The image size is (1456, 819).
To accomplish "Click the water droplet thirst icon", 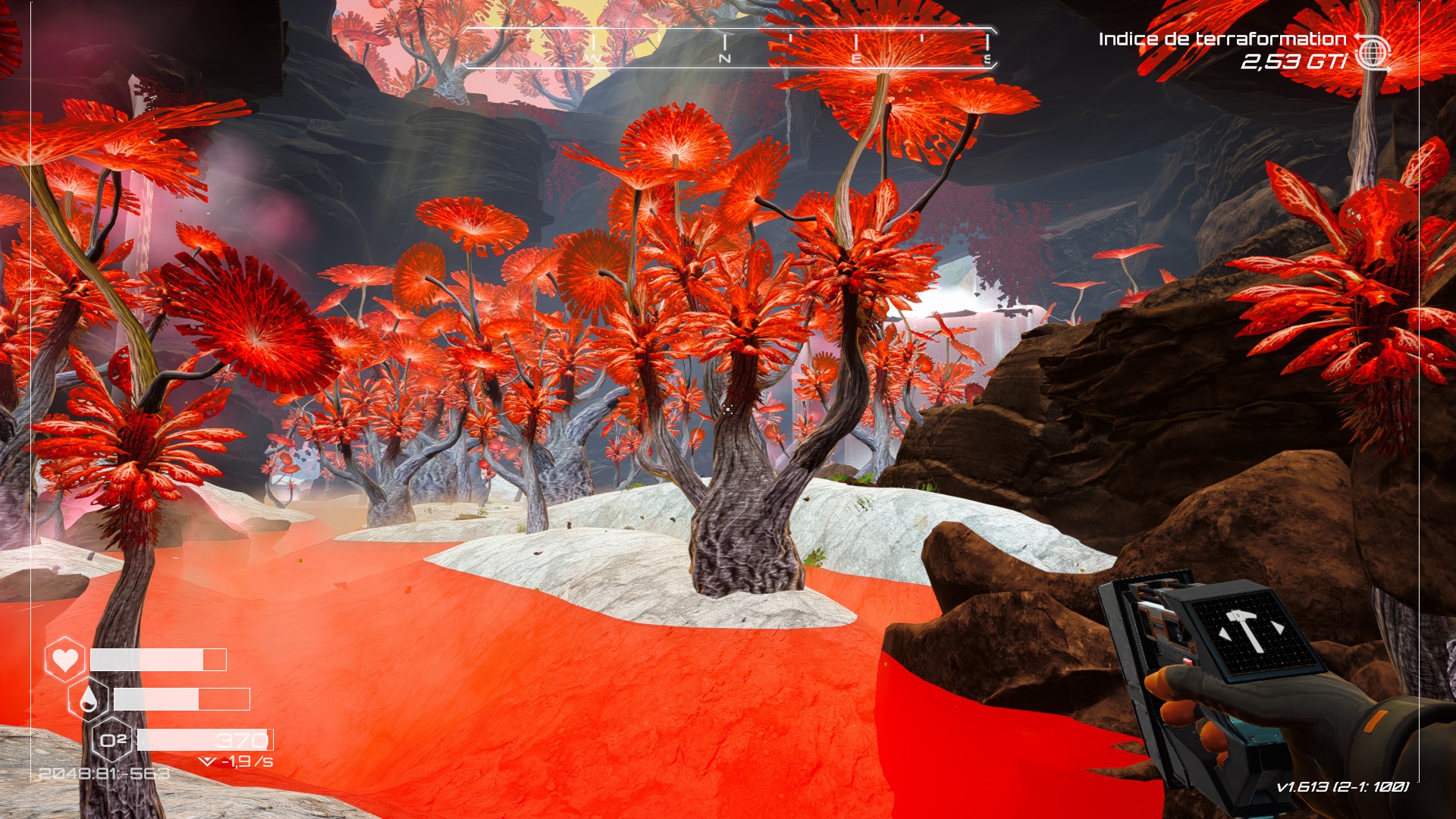I will [89, 699].
